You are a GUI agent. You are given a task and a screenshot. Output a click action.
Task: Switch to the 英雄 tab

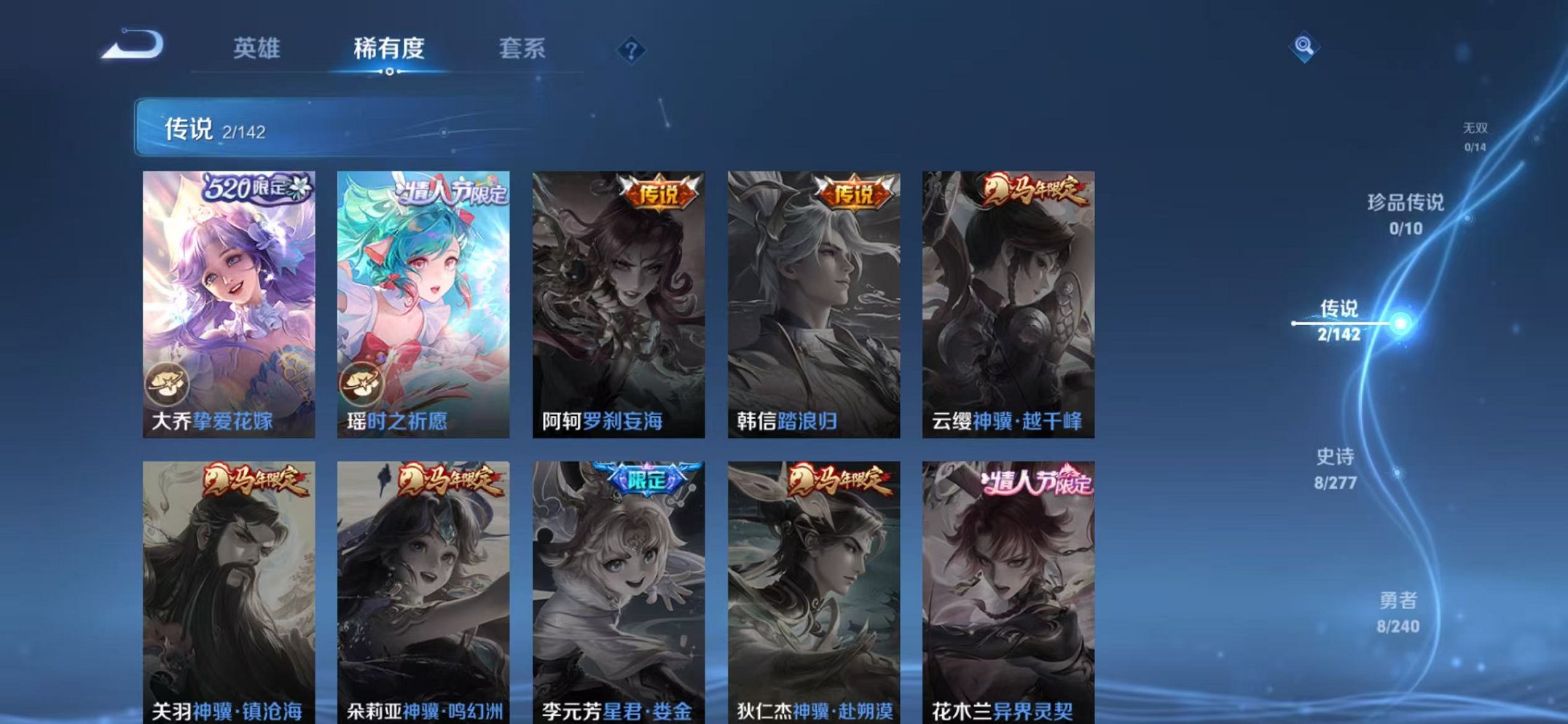click(256, 48)
